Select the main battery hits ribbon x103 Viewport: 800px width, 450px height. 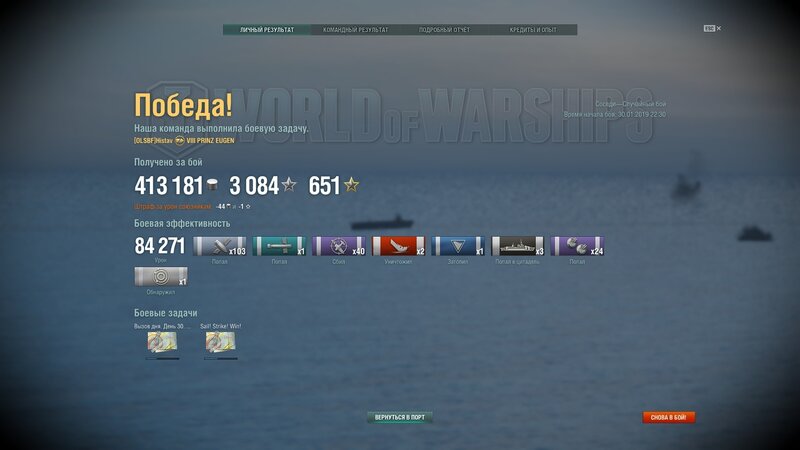[x=219, y=247]
